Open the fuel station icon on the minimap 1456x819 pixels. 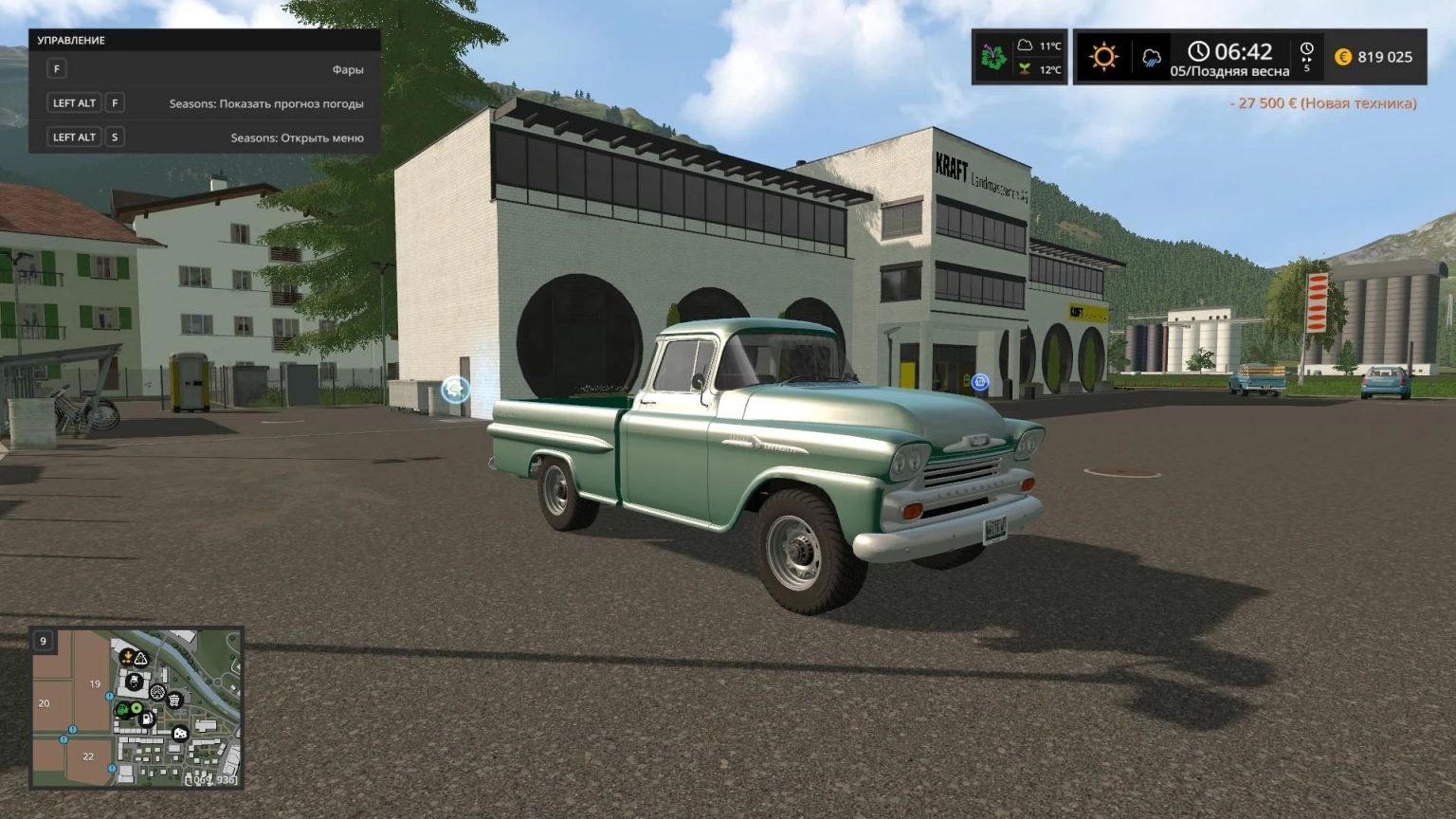pyautogui.click(x=147, y=719)
